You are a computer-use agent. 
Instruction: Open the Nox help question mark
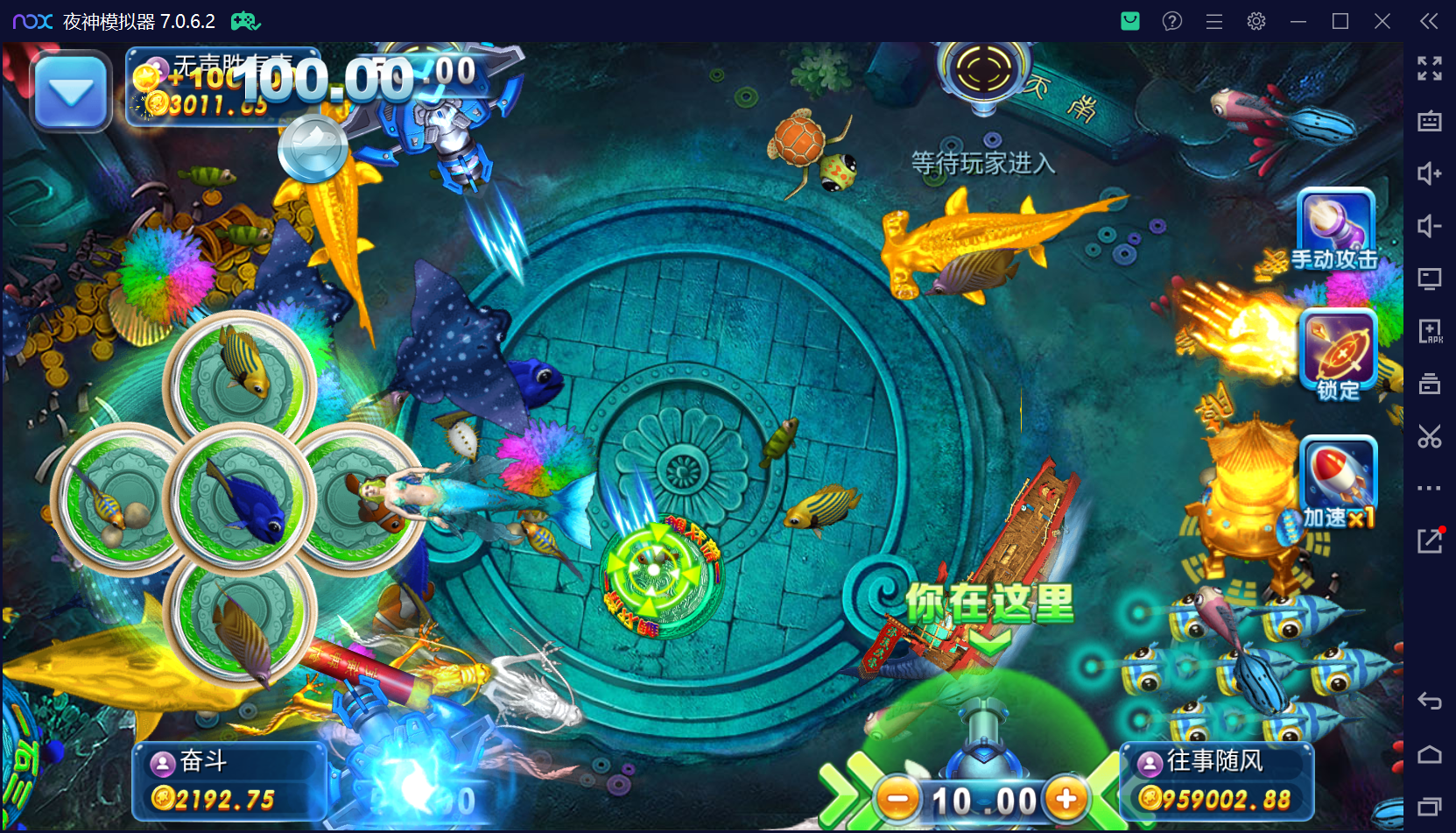[1171, 21]
